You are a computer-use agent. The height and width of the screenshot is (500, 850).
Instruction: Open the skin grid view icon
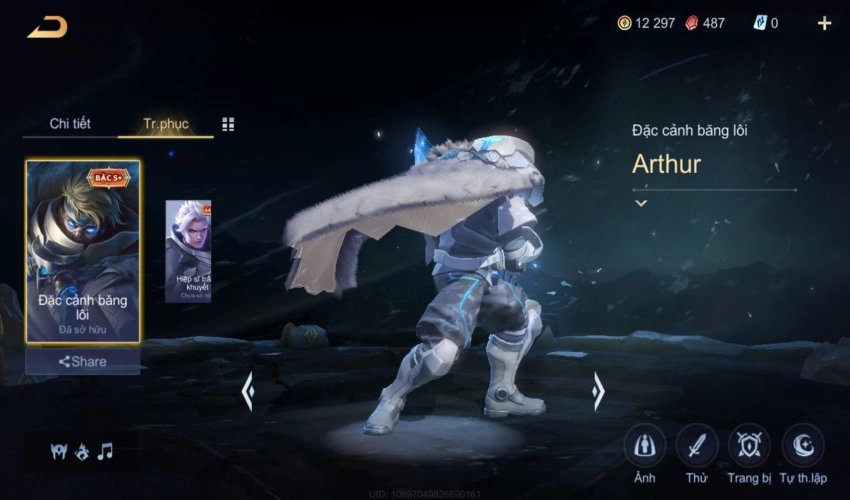pyautogui.click(x=228, y=124)
